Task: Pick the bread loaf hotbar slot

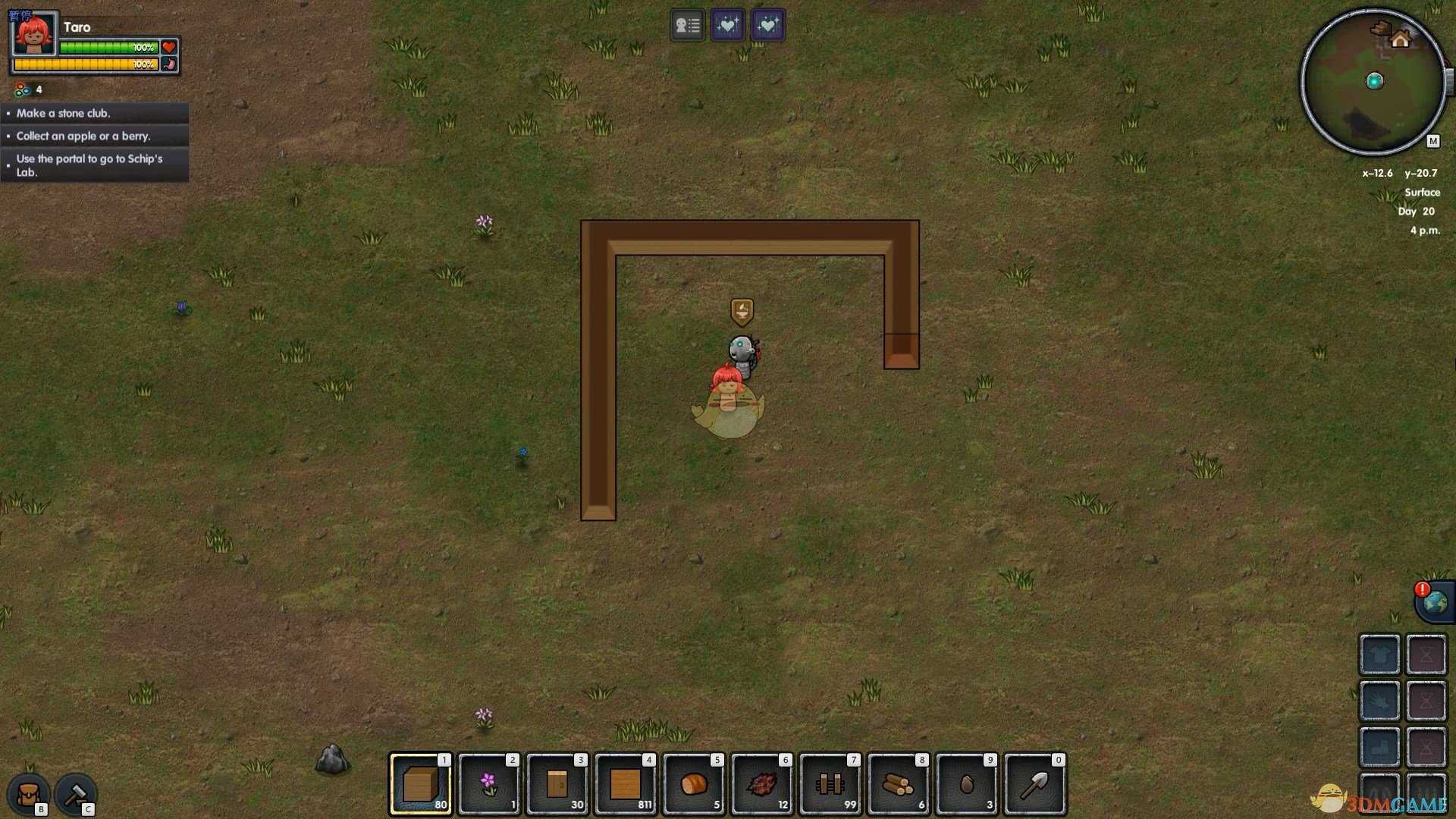Action: click(x=694, y=784)
